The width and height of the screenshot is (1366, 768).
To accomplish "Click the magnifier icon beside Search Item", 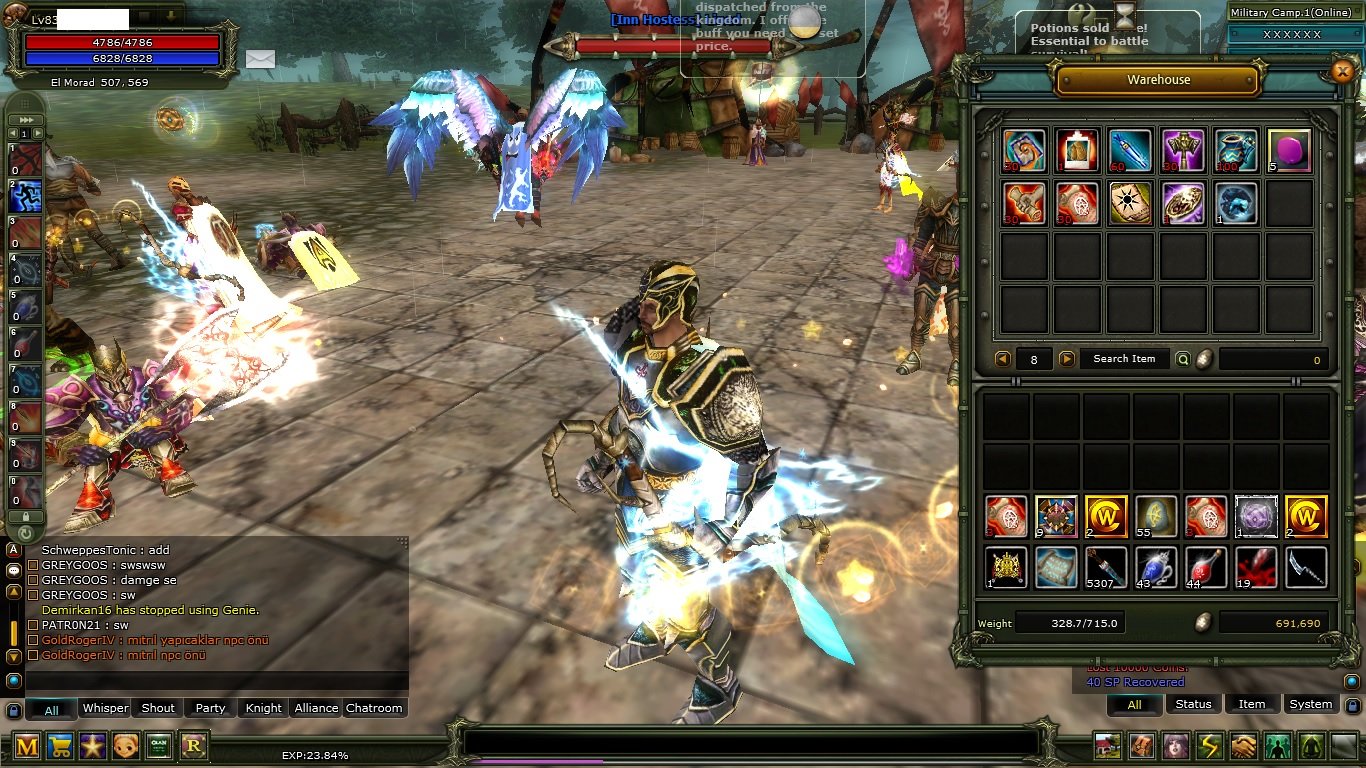I will (x=1183, y=358).
